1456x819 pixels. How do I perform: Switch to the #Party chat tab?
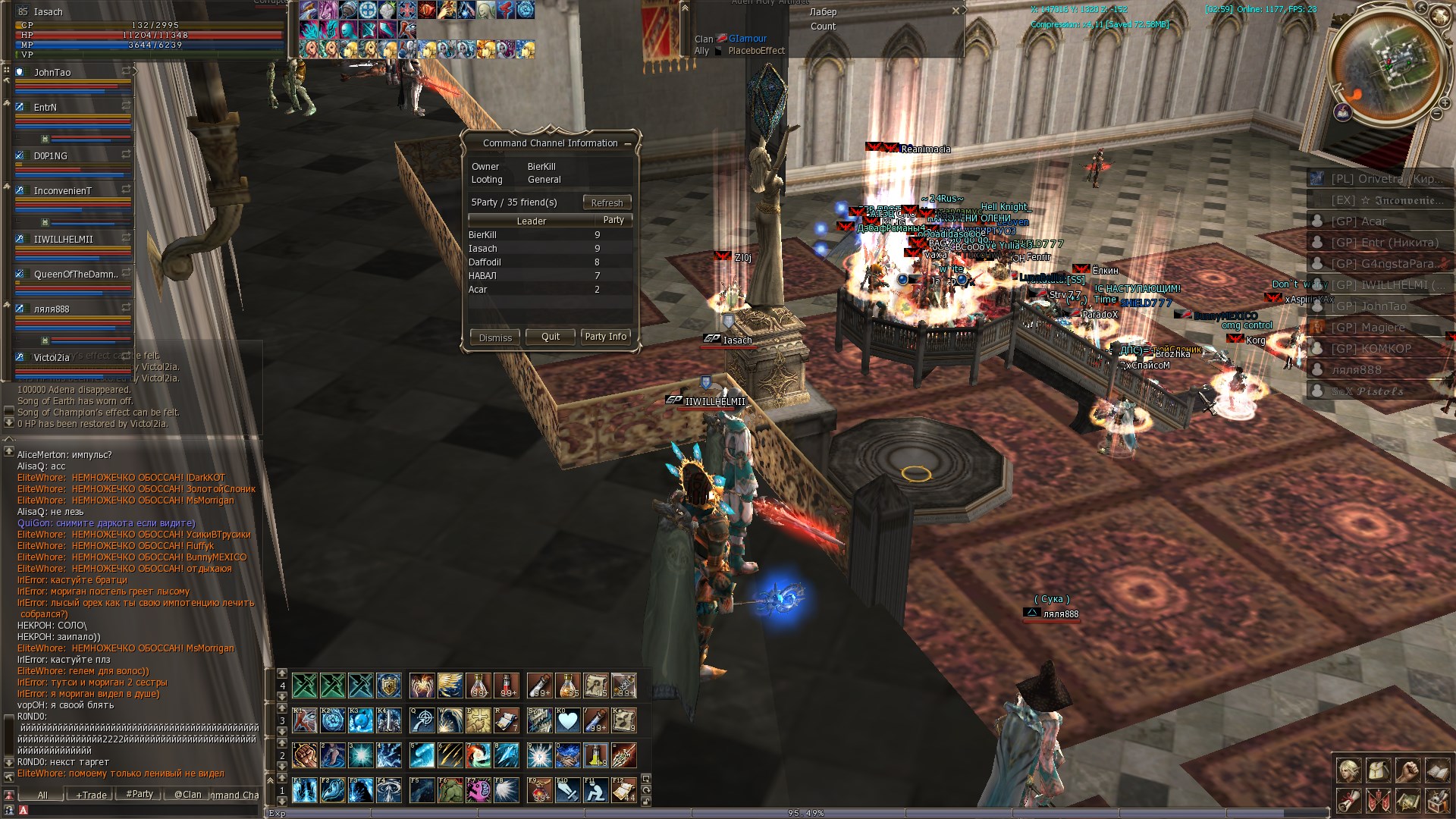click(x=140, y=794)
